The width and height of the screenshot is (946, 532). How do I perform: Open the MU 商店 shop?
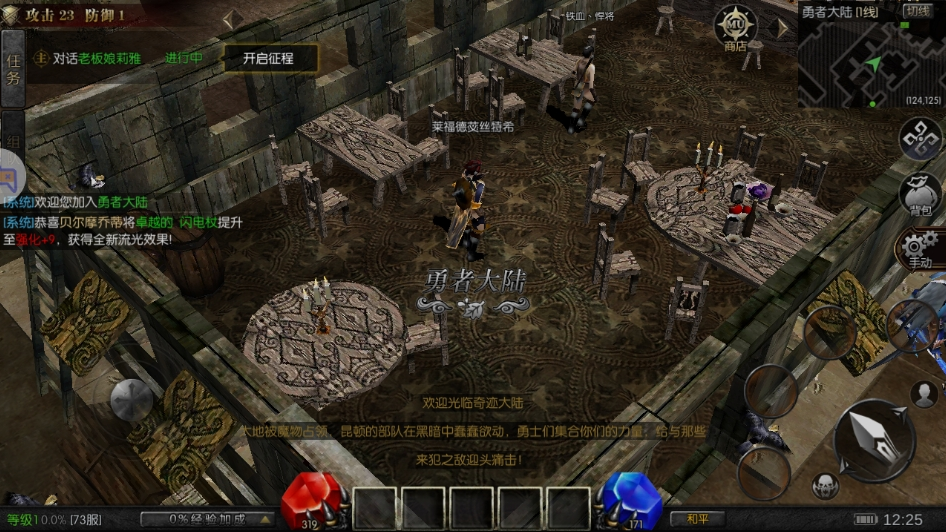(x=735, y=27)
